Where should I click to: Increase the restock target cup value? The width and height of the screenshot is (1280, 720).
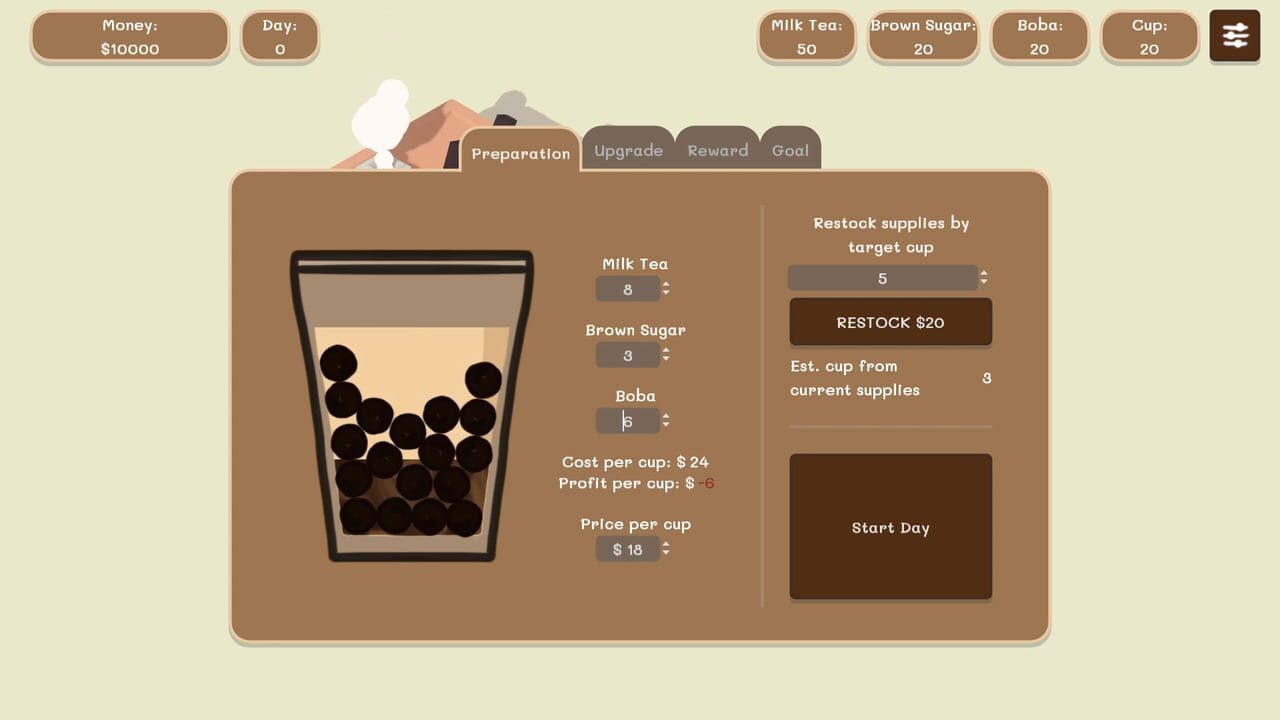coord(984,273)
